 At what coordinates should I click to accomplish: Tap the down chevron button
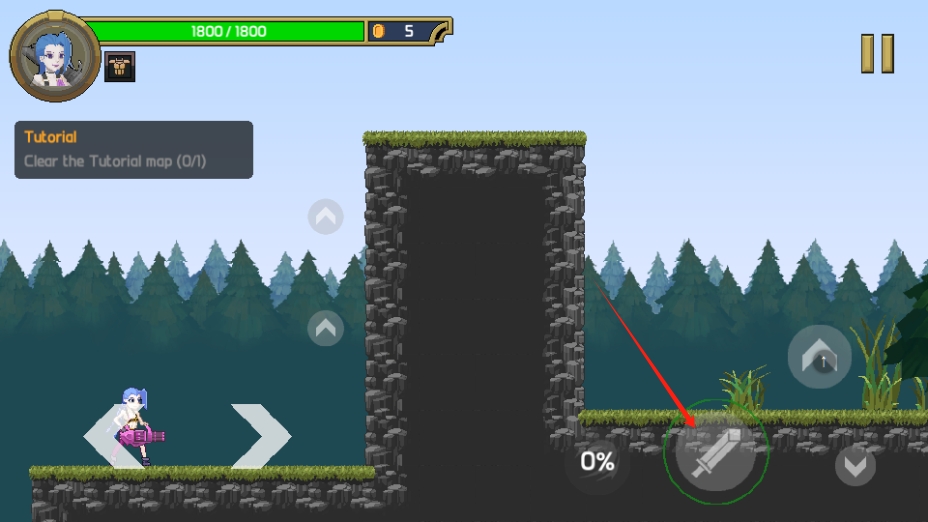click(854, 465)
